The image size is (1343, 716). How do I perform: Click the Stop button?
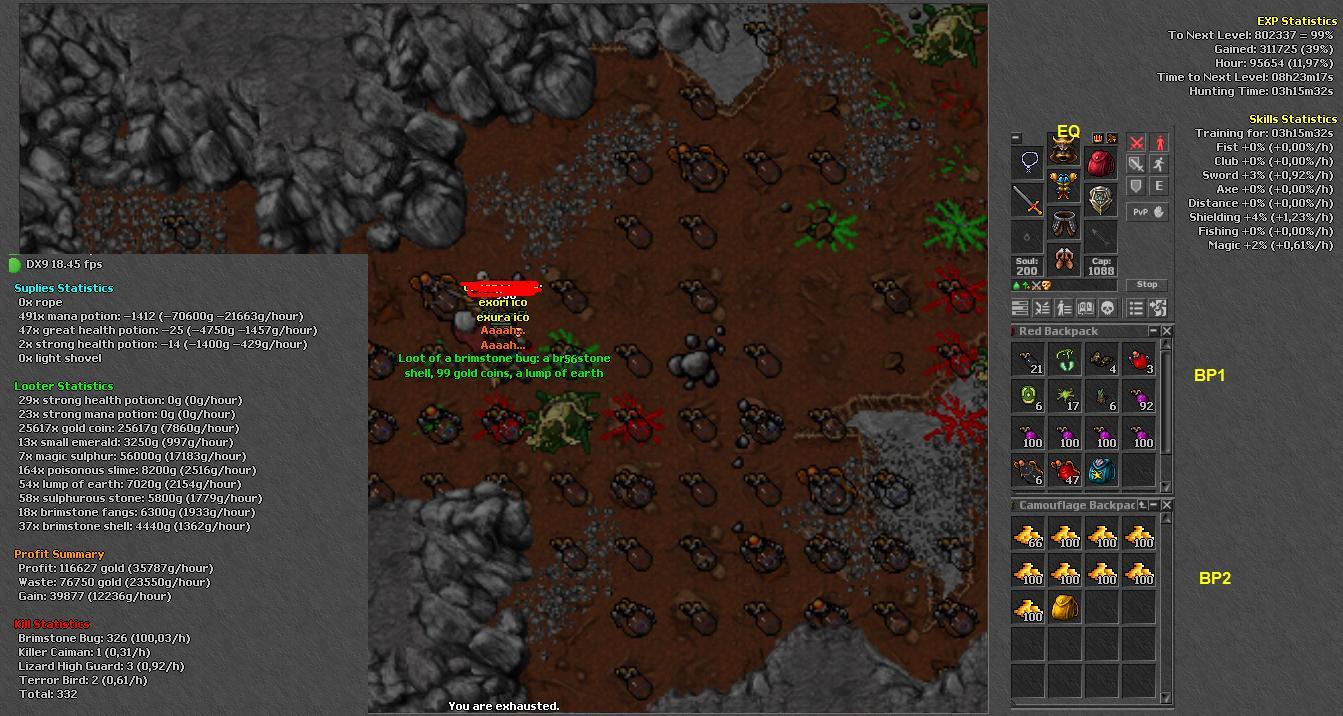[1147, 285]
